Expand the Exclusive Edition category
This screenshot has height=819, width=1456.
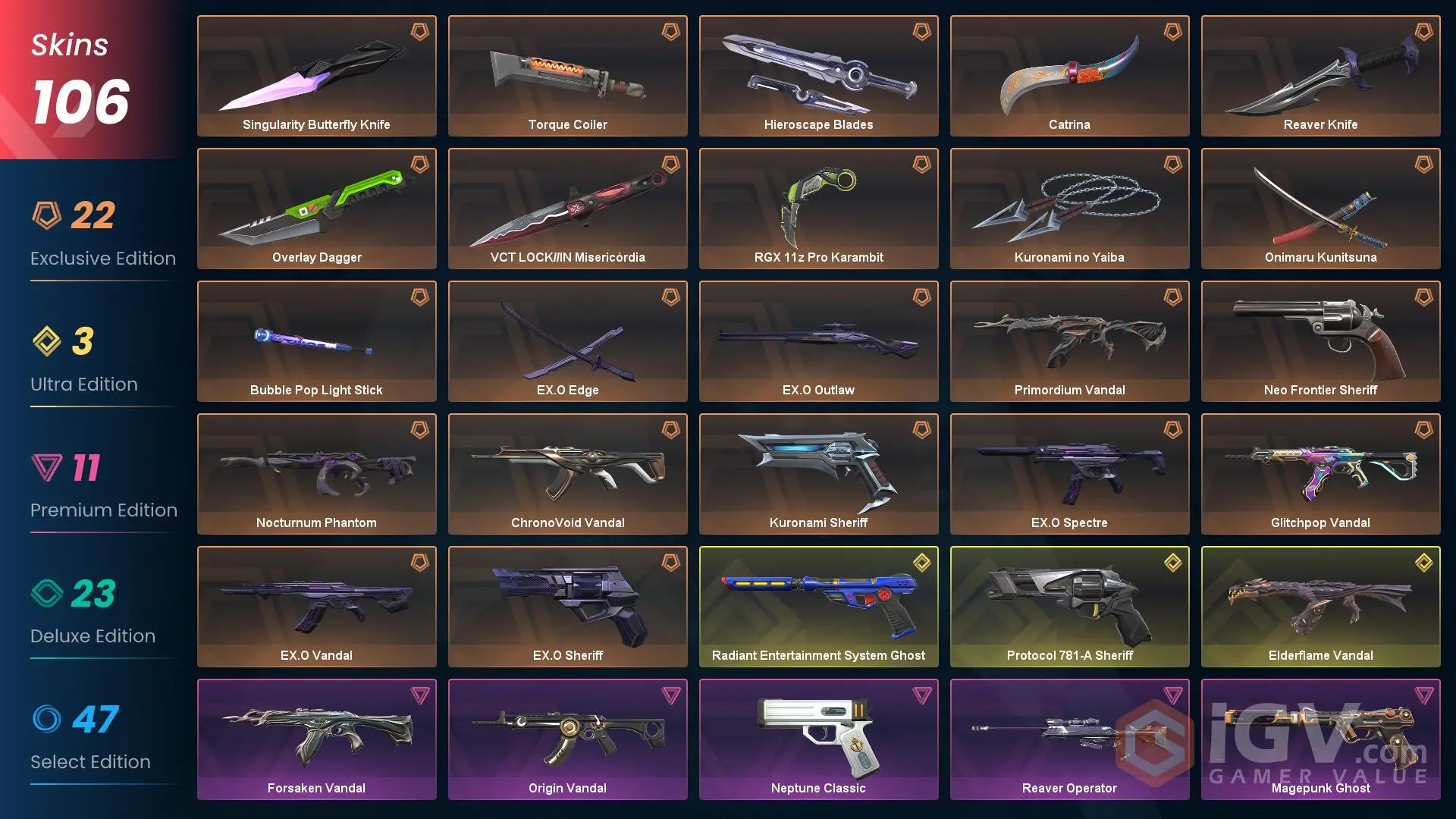pos(102,258)
